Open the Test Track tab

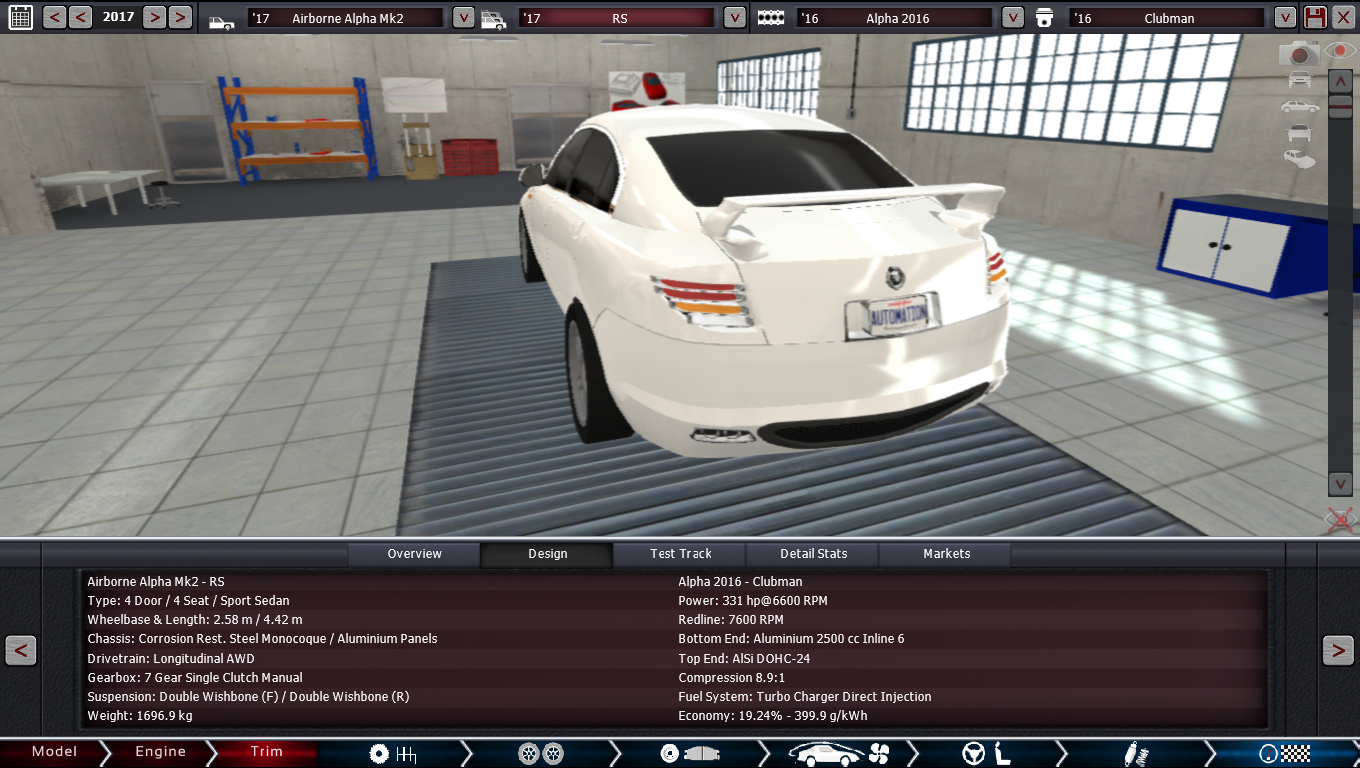coord(681,554)
